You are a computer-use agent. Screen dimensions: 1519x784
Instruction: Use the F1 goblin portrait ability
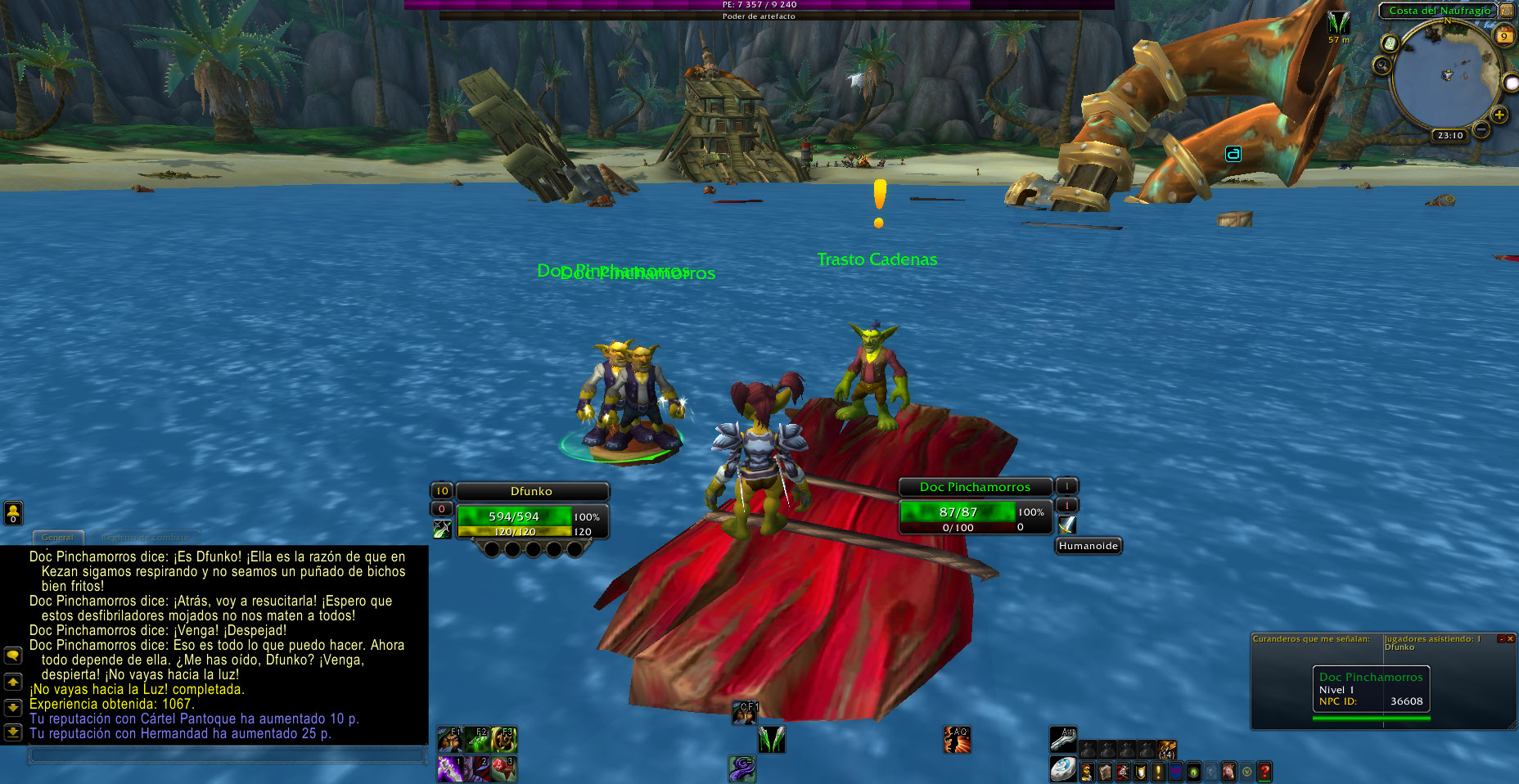coord(449,739)
